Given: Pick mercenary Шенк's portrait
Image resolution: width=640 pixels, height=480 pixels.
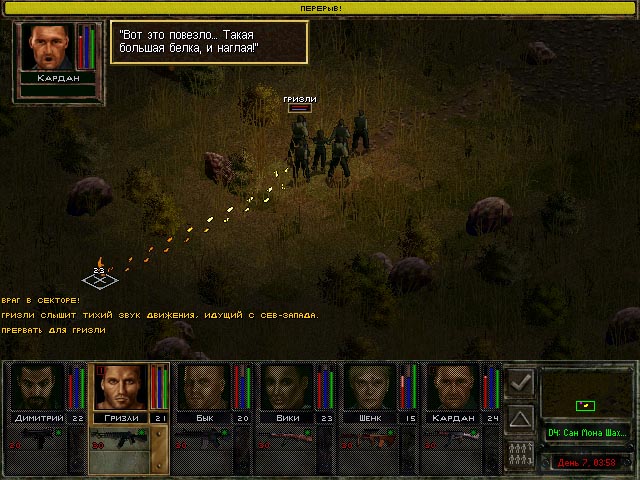Looking at the screenshot, I should [x=371, y=387].
